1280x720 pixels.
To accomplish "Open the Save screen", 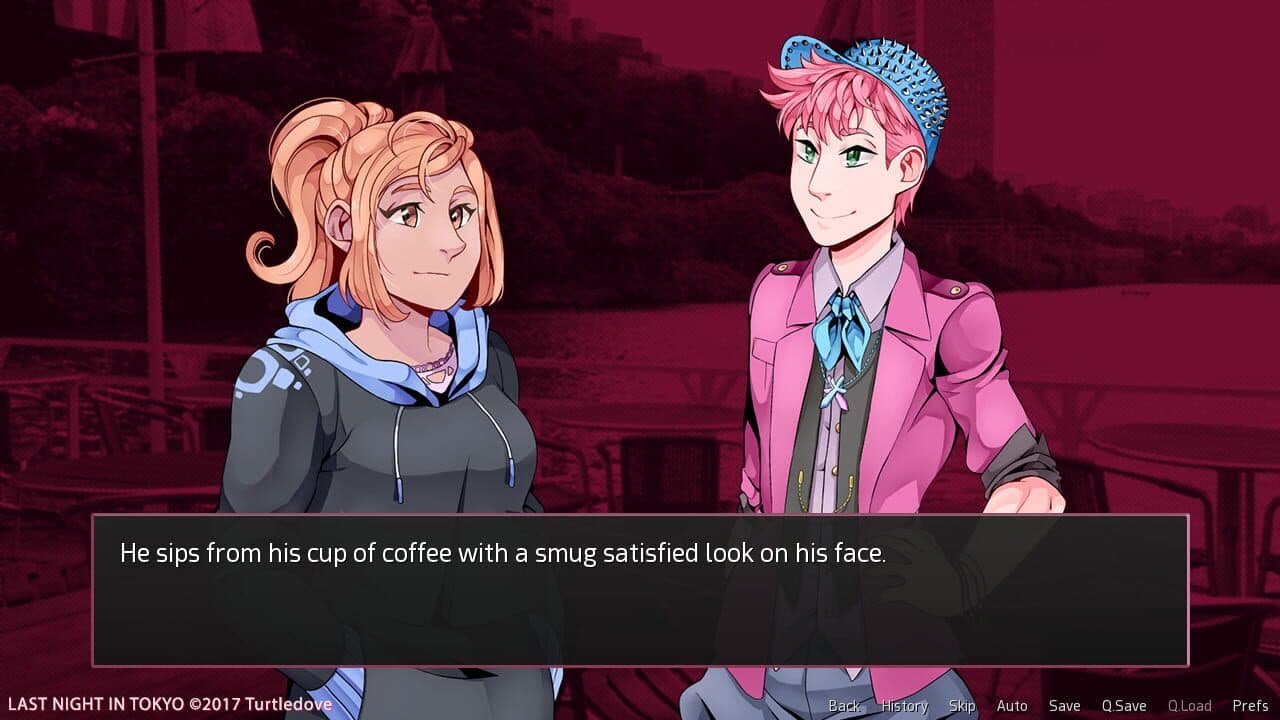I will [1064, 705].
